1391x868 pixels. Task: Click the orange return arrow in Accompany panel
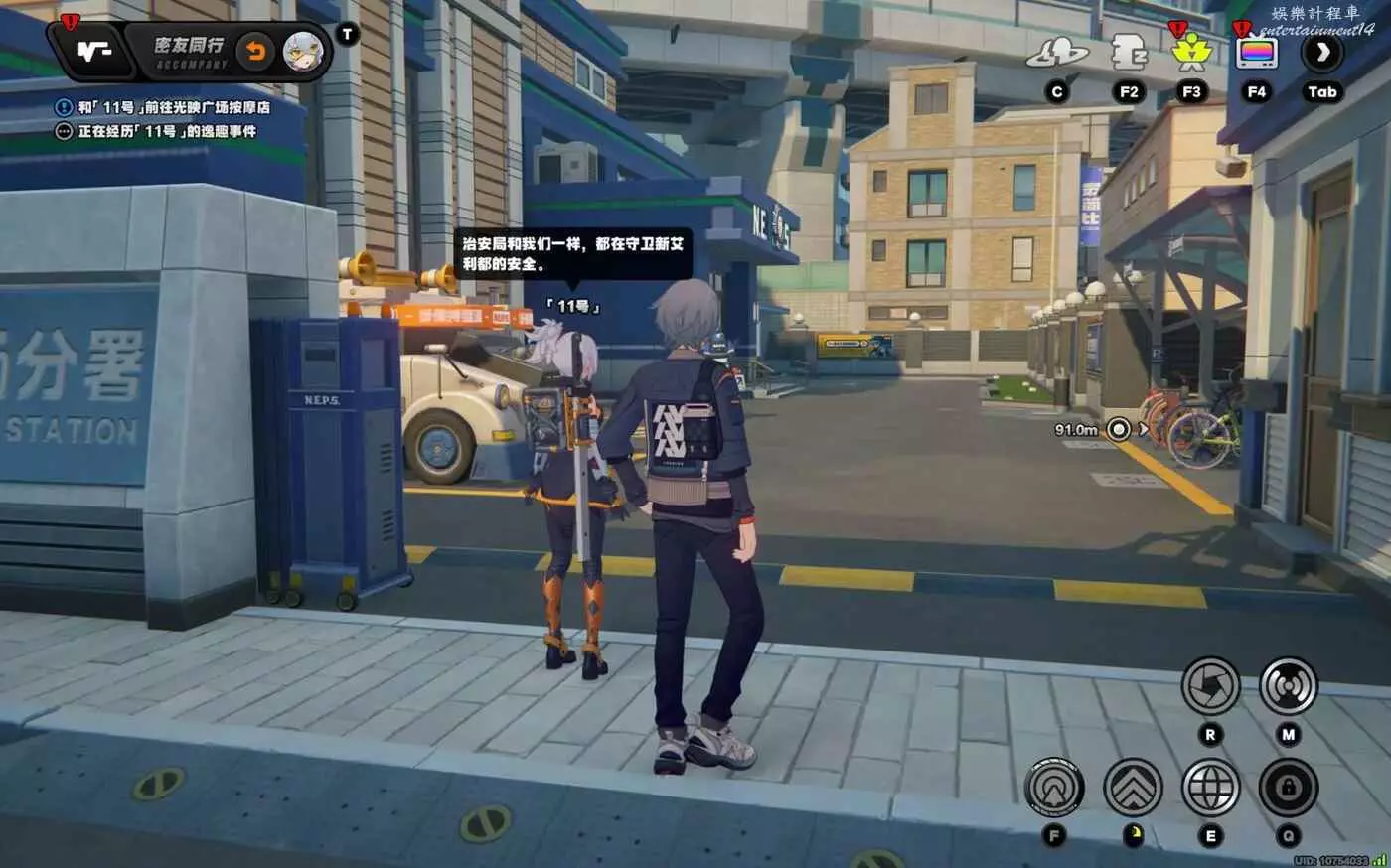click(255, 52)
